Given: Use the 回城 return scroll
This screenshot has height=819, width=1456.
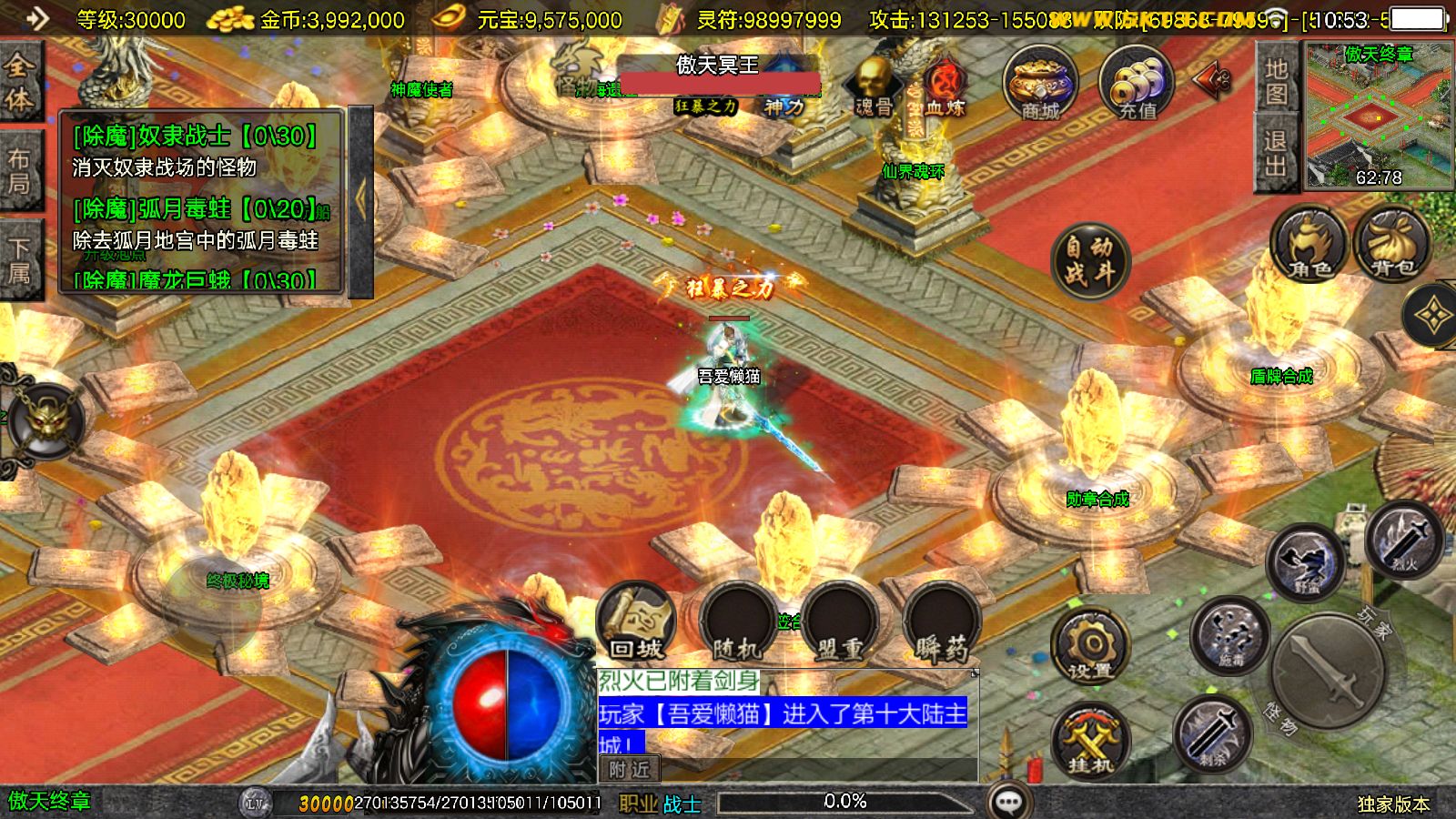Looking at the screenshot, I should (636, 623).
